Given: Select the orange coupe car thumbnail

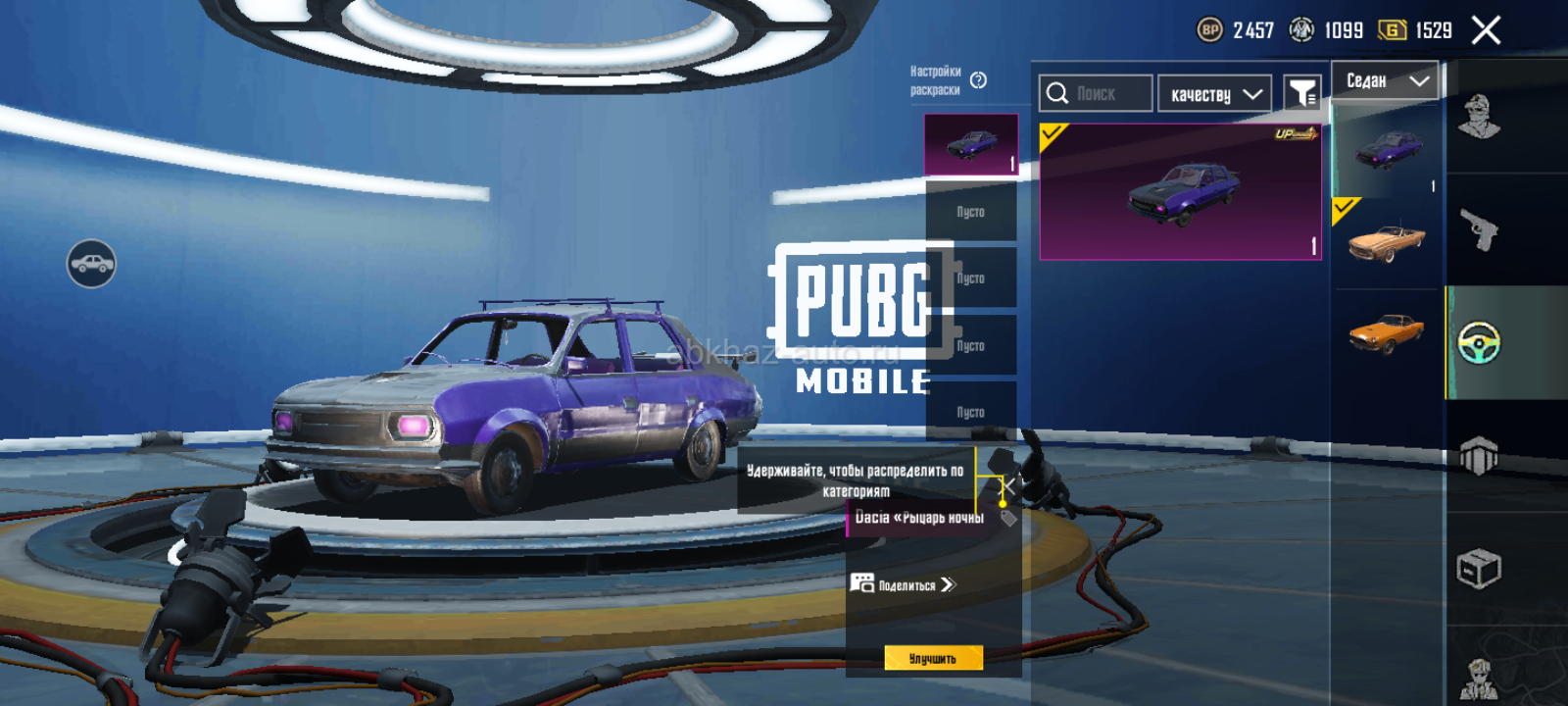Looking at the screenshot, I should click(1386, 332).
